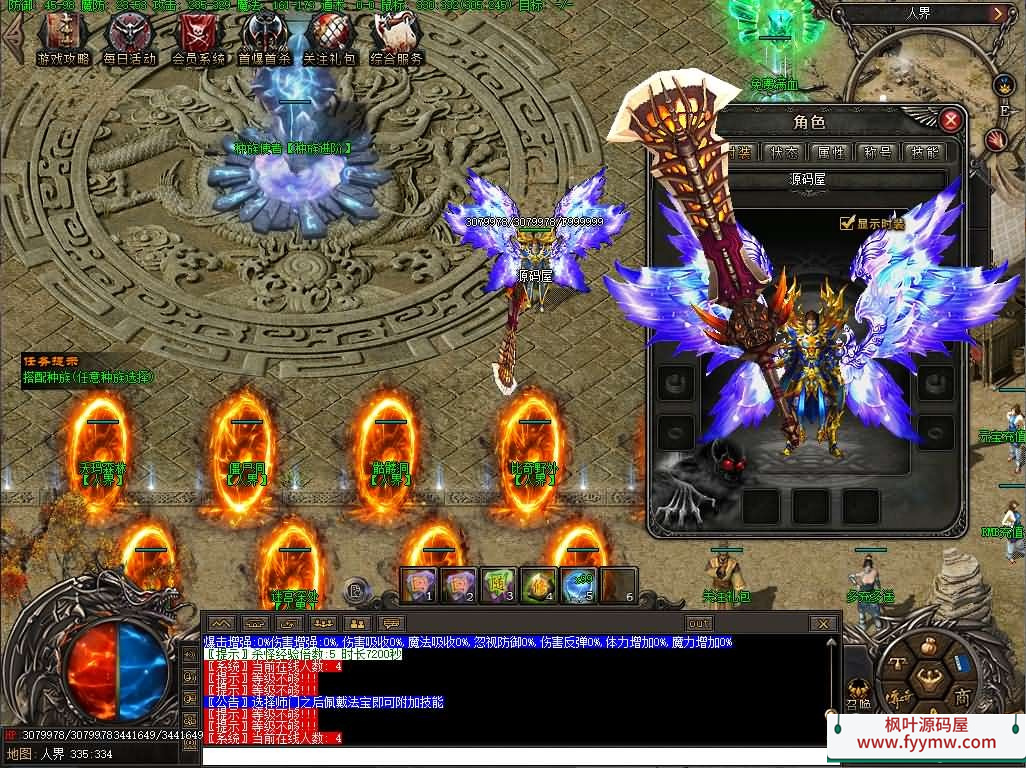Use the green scroll in hotbar slot 3
Image resolution: width=1026 pixels, height=768 pixels.
point(499,583)
